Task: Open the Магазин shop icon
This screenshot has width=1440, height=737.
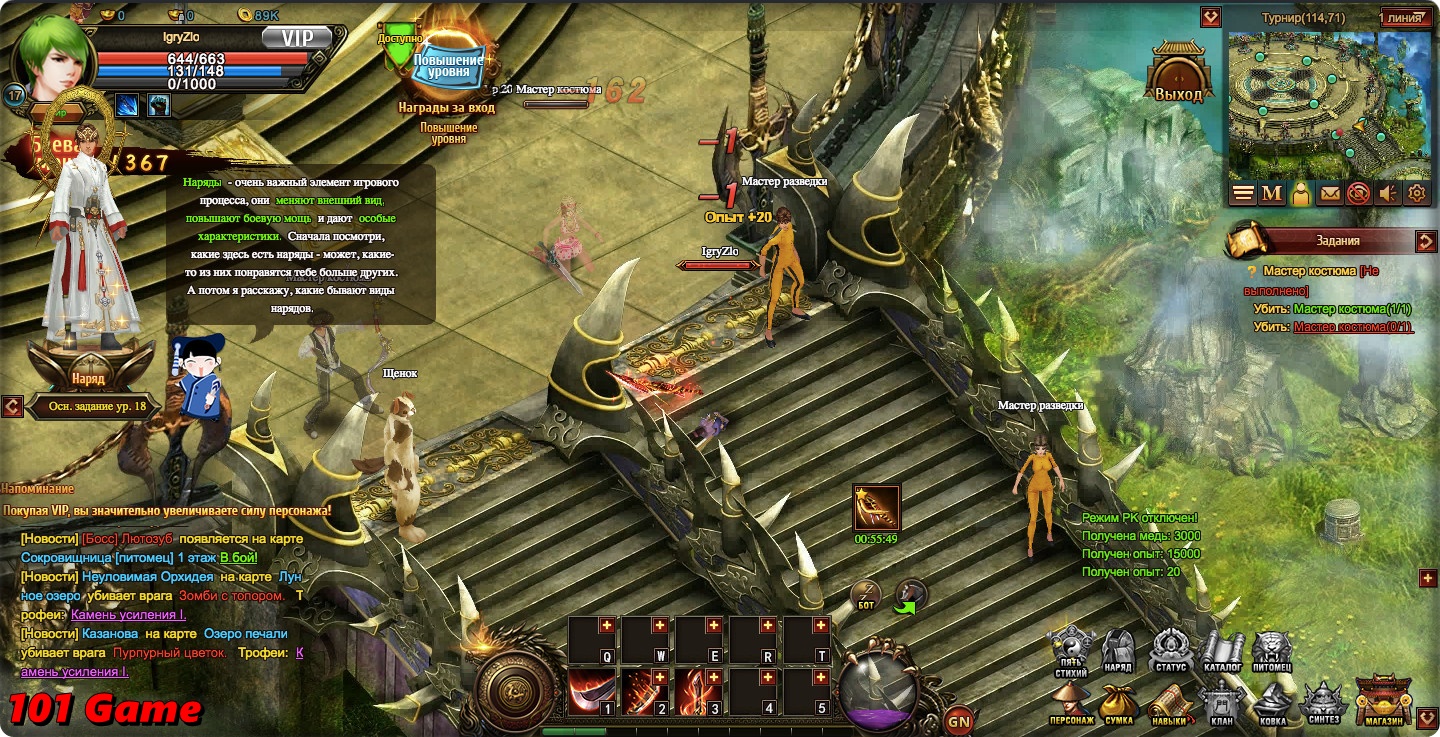Action: click(1383, 700)
